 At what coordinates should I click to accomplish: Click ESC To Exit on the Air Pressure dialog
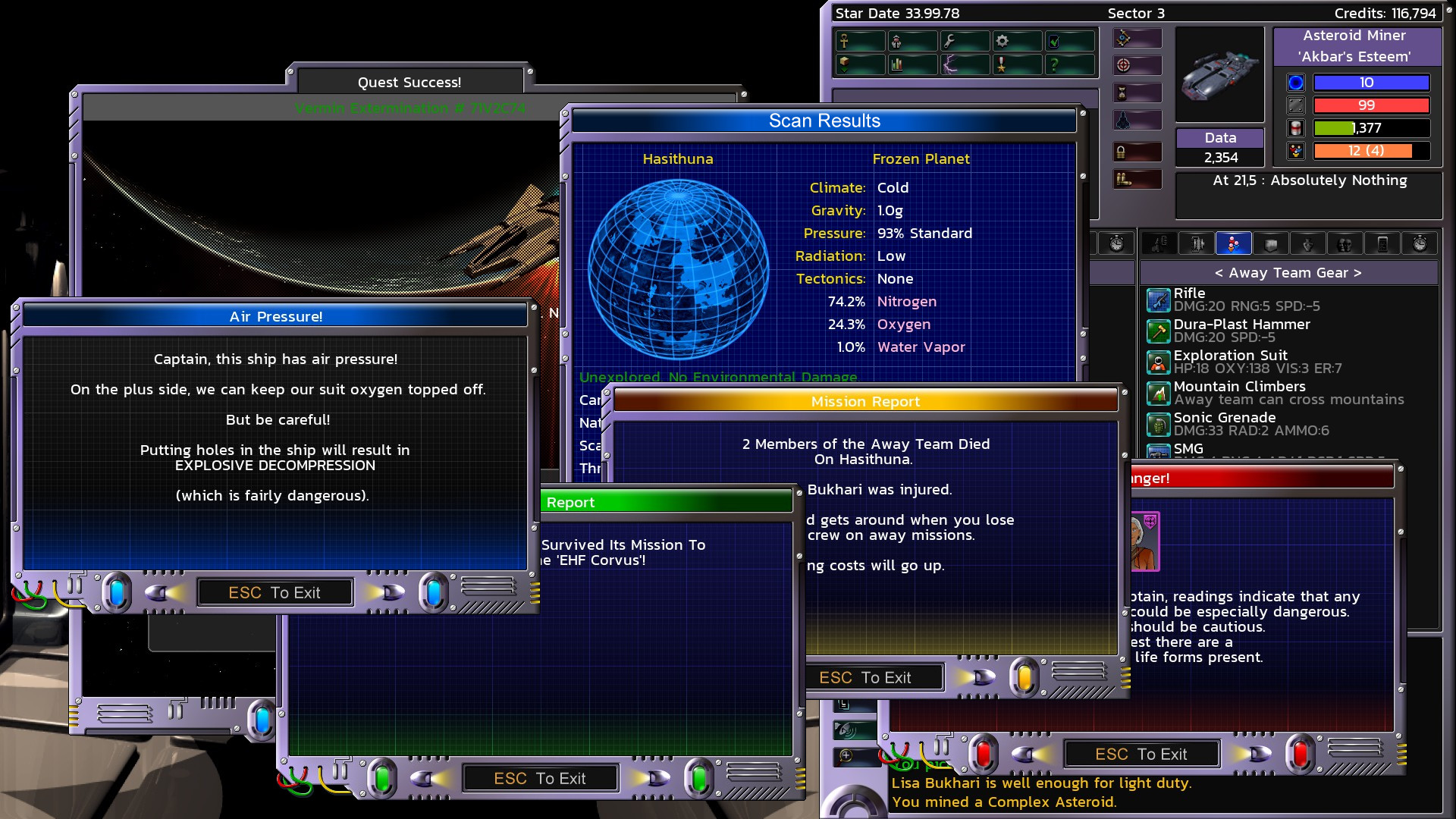(275, 592)
